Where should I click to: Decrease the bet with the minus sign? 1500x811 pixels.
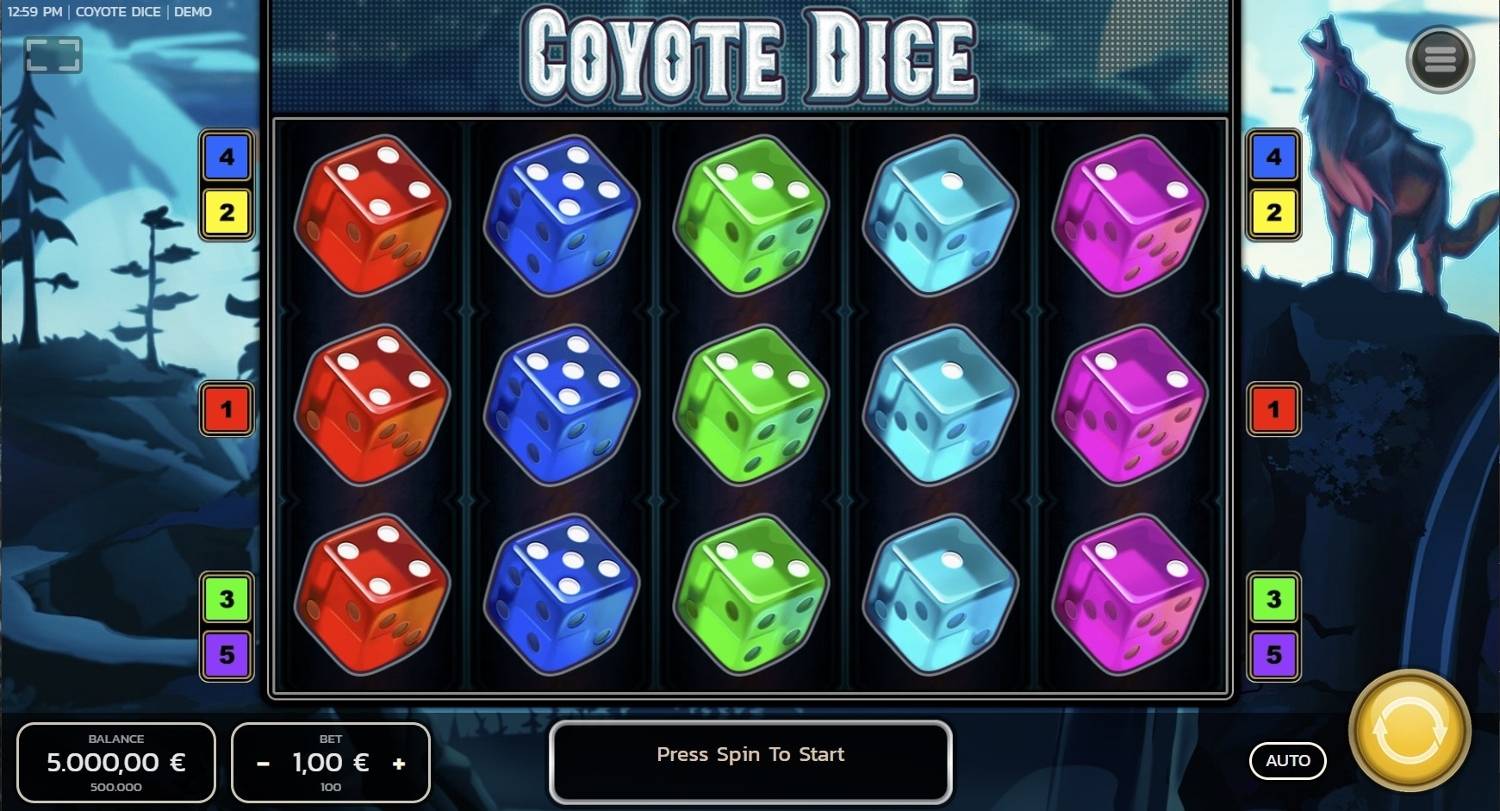[262, 763]
